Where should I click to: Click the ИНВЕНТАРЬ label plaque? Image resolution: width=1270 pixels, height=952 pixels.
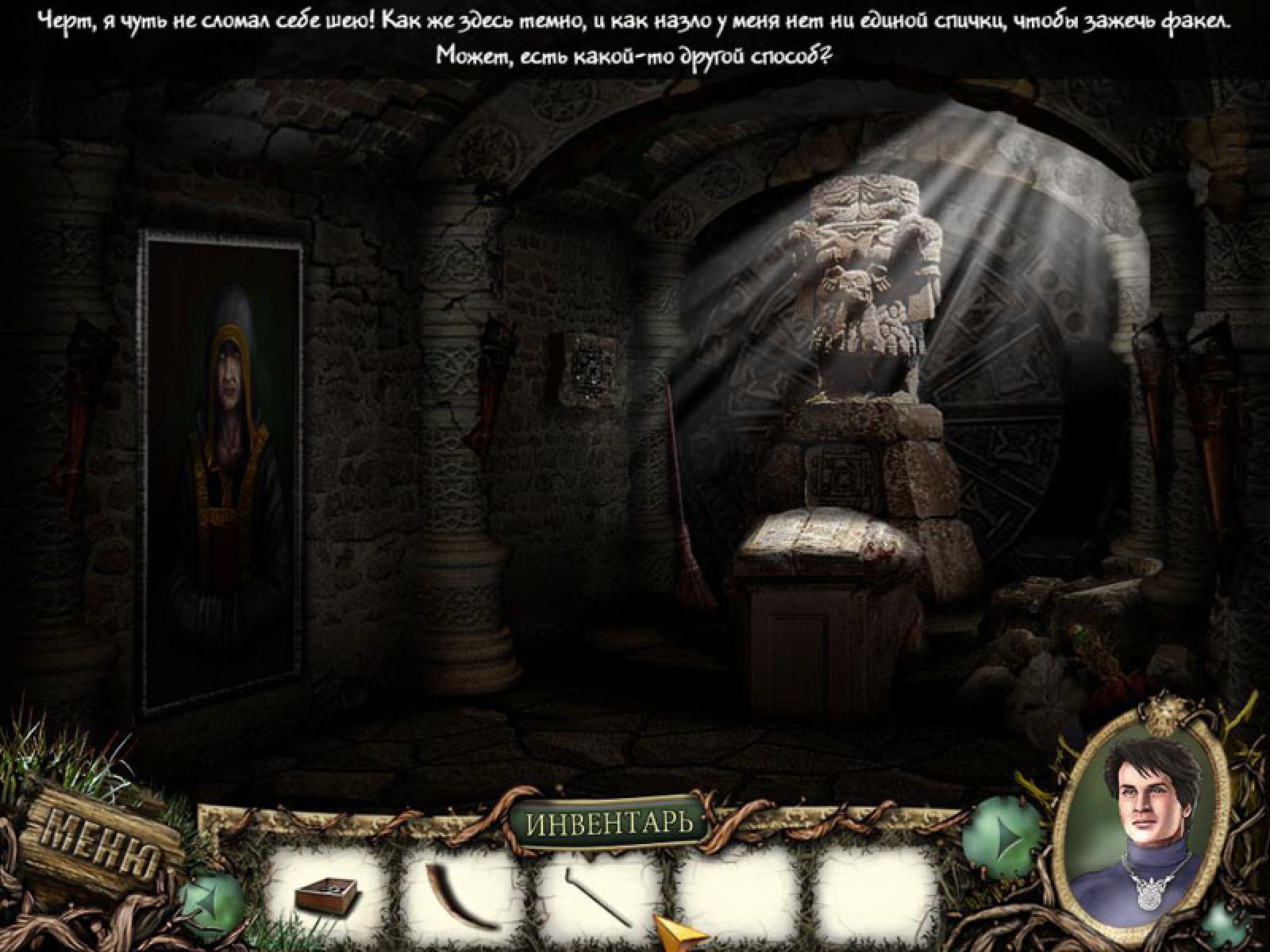608,823
